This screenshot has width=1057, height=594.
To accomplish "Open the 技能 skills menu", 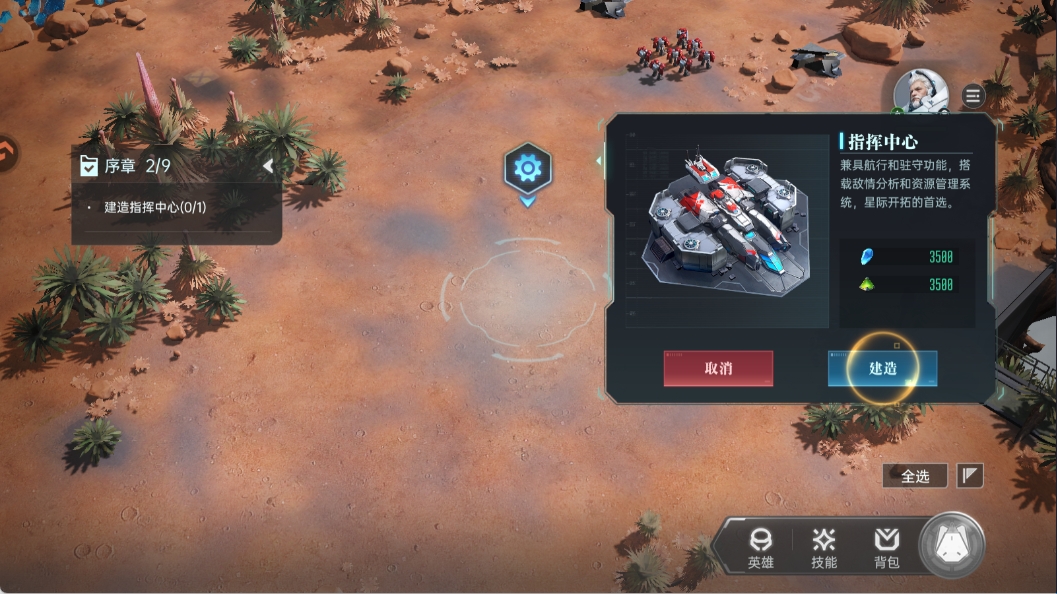I will click(x=824, y=548).
